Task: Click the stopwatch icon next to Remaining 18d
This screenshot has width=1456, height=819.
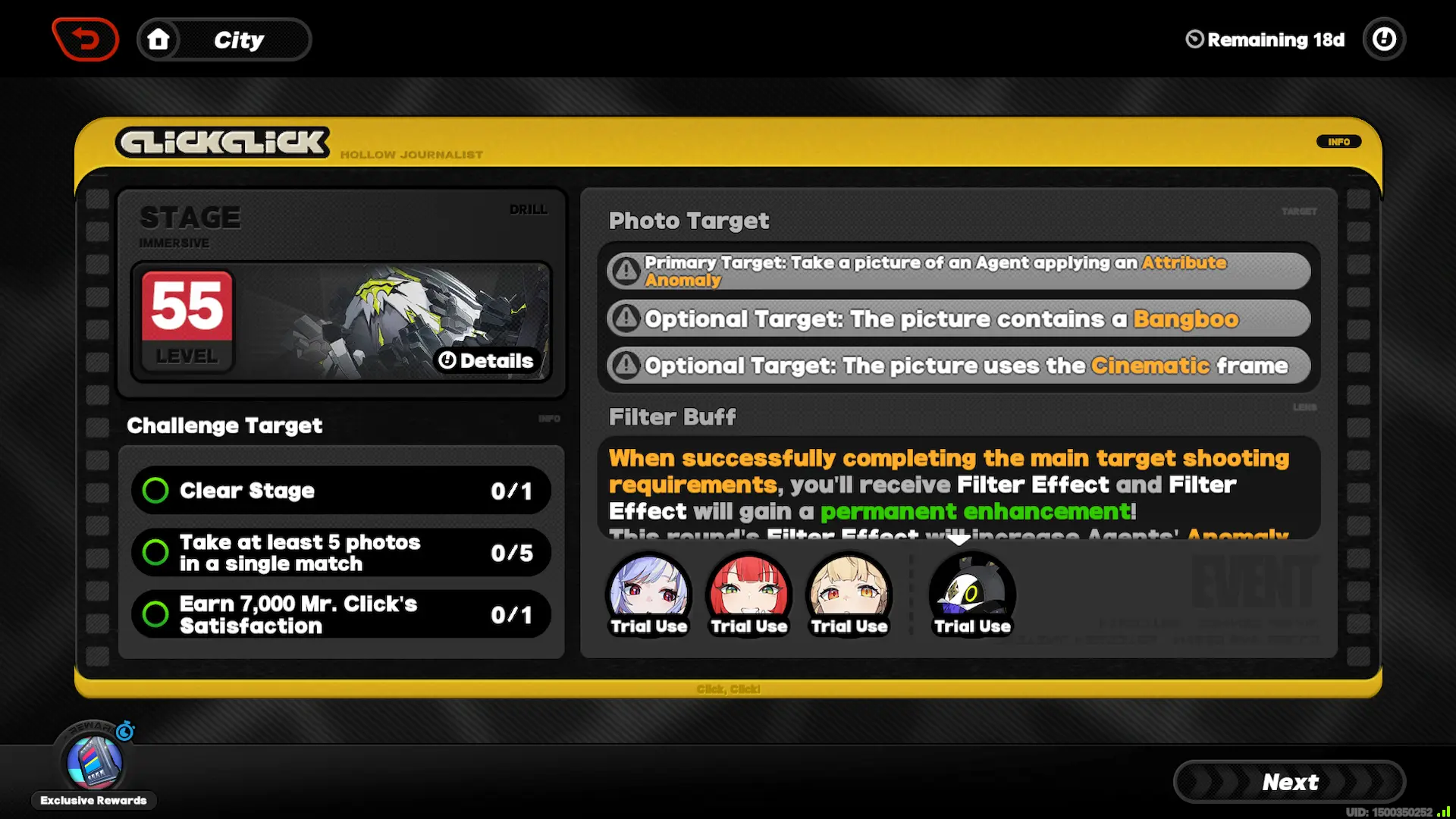Action: [1193, 39]
